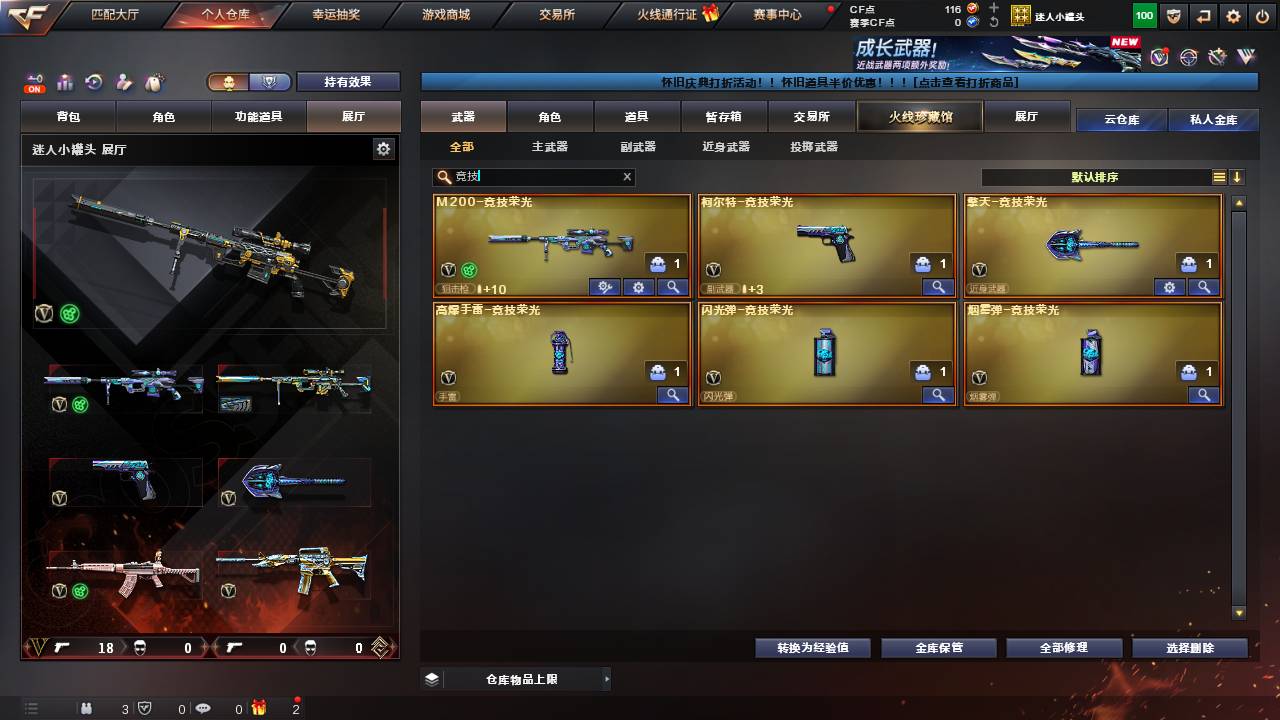
Task: Toggle the skull display mode button above the sidebar
Action: [x=229, y=82]
